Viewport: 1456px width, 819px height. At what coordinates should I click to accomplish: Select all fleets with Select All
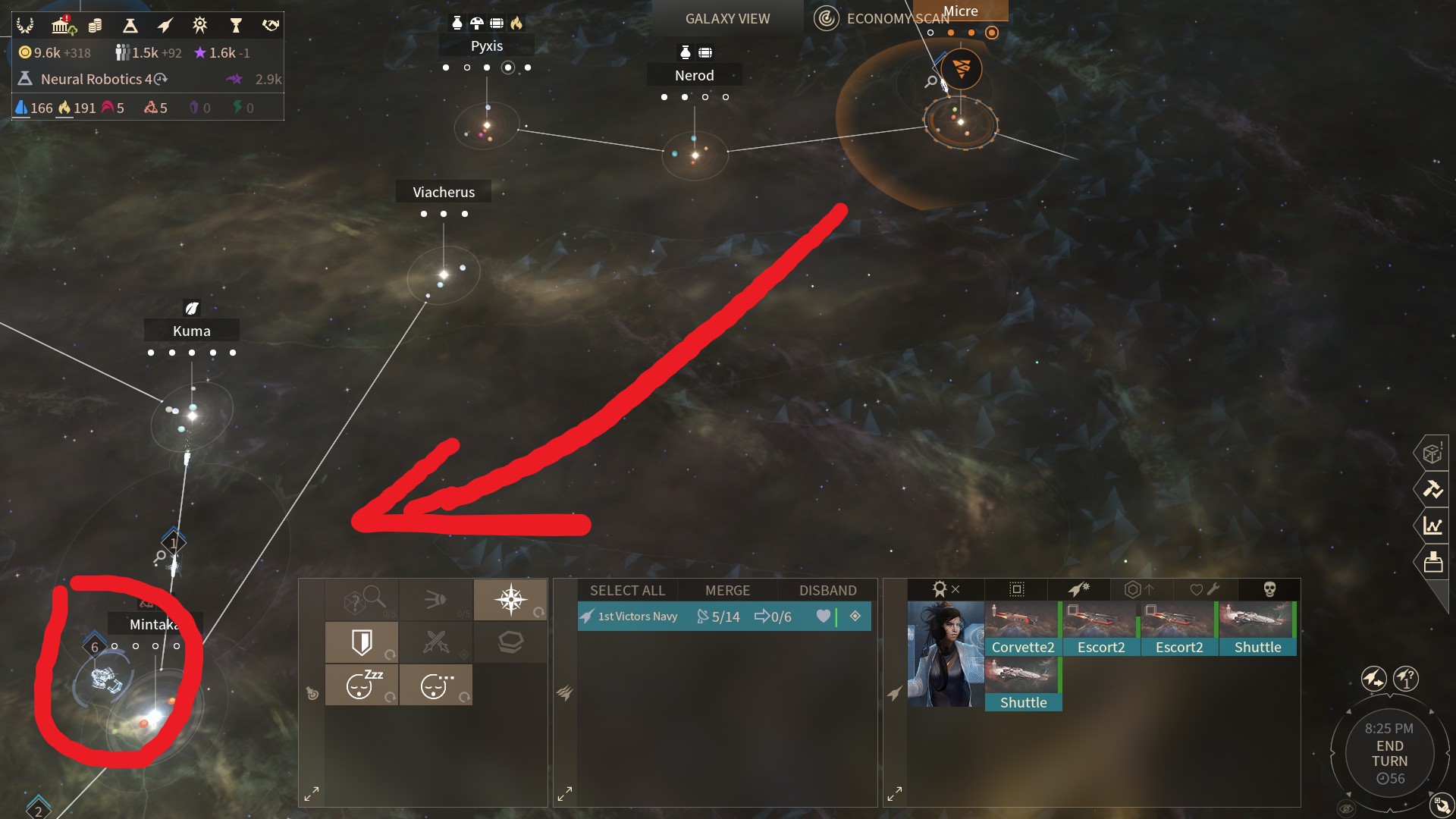tap(627, 591)
